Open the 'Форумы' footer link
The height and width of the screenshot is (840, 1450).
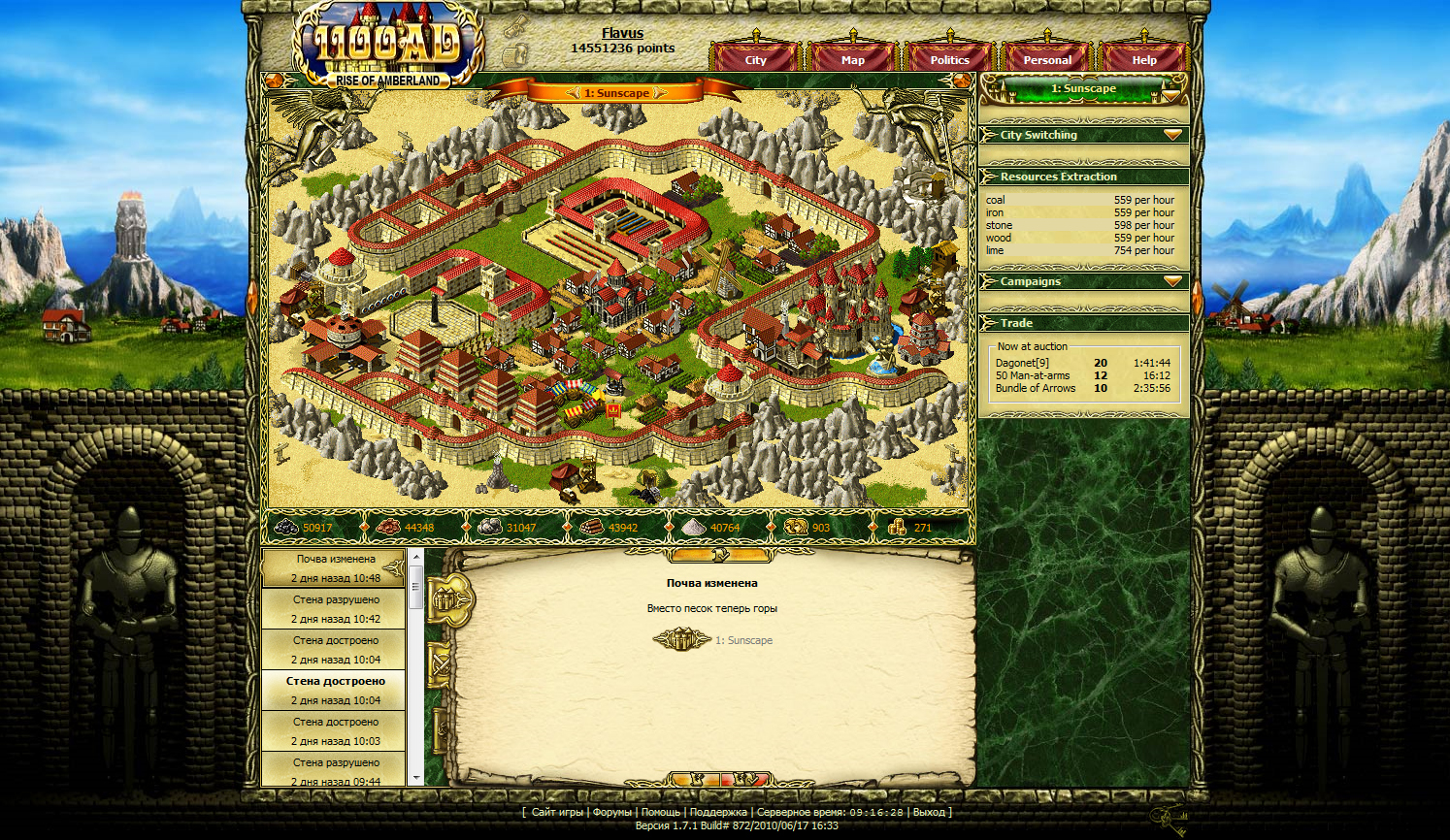[611, 812]
